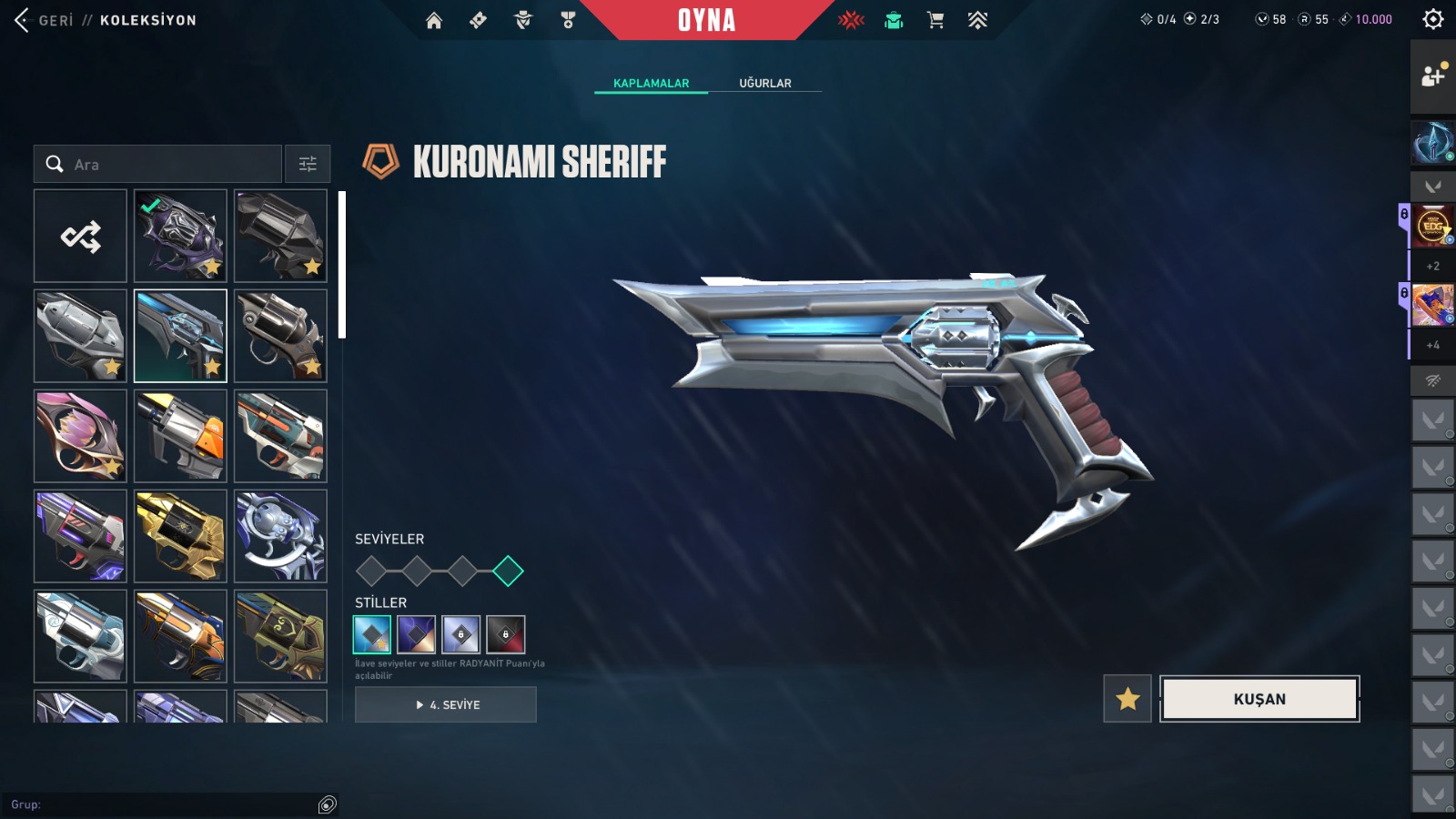Viewport: 1456px width, 819px height.
Task: Pick the pink flower Sheriff skin
Action: (81, 436)
